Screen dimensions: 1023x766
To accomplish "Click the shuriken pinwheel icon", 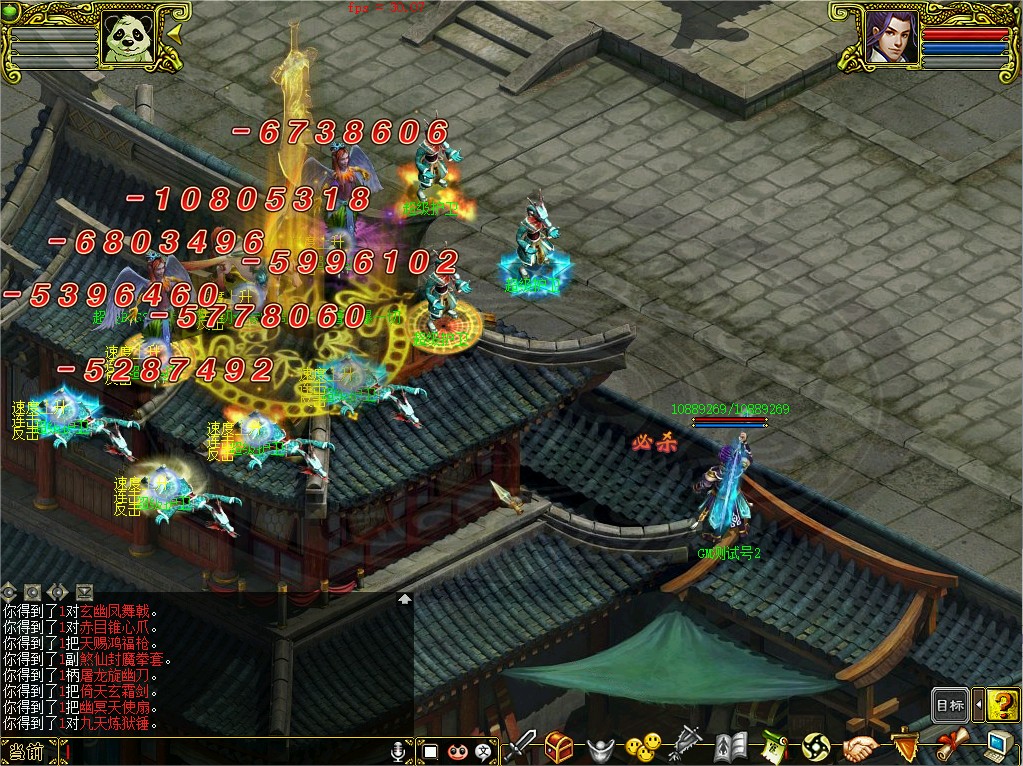I will (x=816, y=746).
